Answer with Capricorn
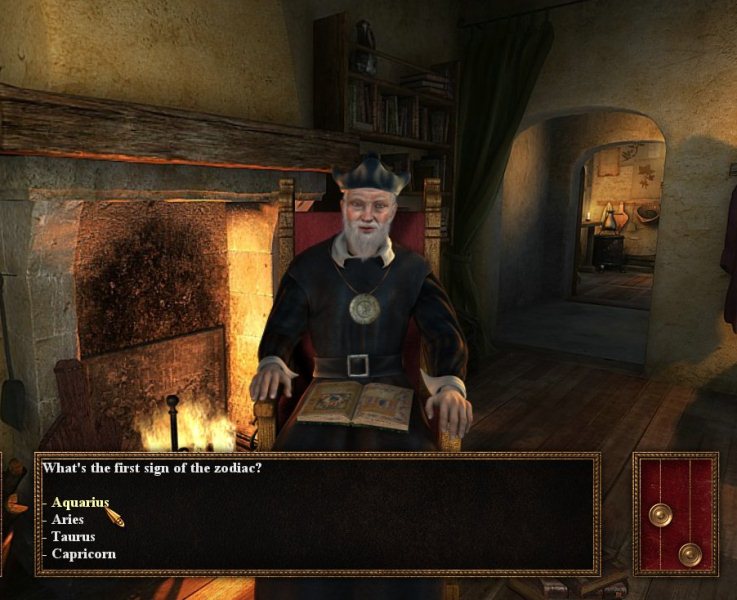 click(83, 554)
